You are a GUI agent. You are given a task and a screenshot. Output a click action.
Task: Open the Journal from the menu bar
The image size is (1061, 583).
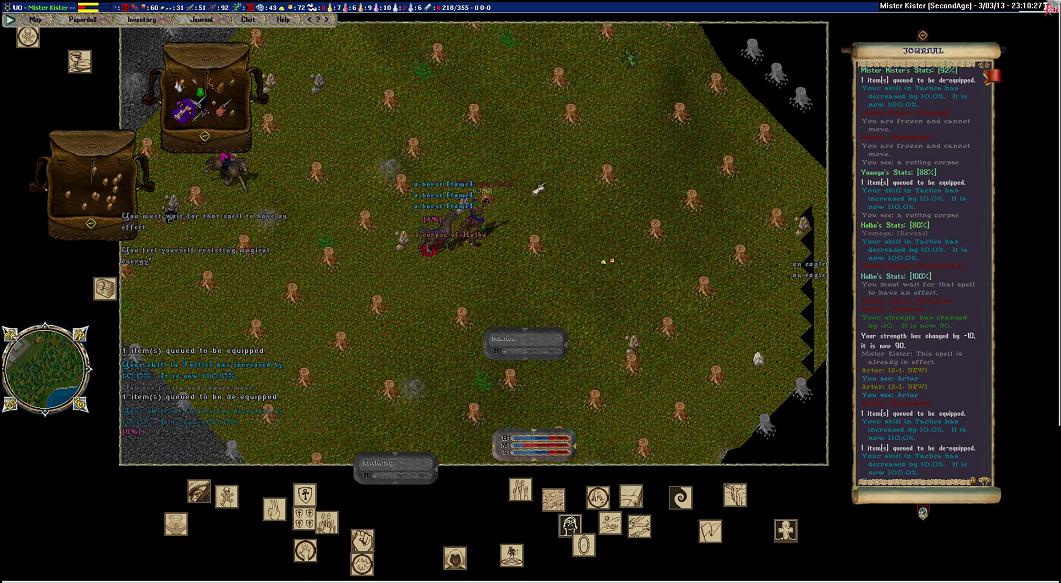click(x=201, y=19)
